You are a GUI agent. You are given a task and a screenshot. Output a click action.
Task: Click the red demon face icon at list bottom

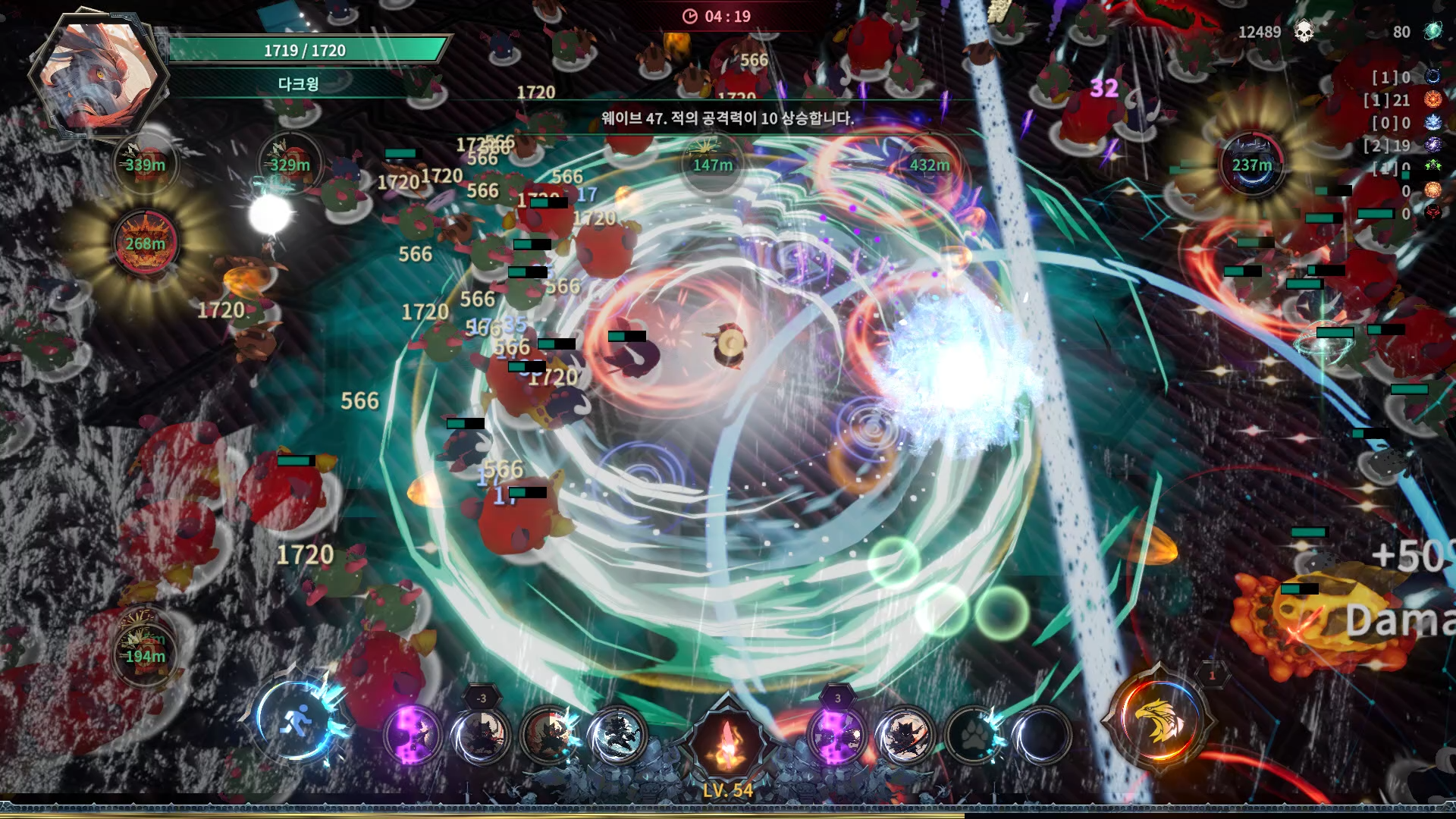[x=1434, y=212]
